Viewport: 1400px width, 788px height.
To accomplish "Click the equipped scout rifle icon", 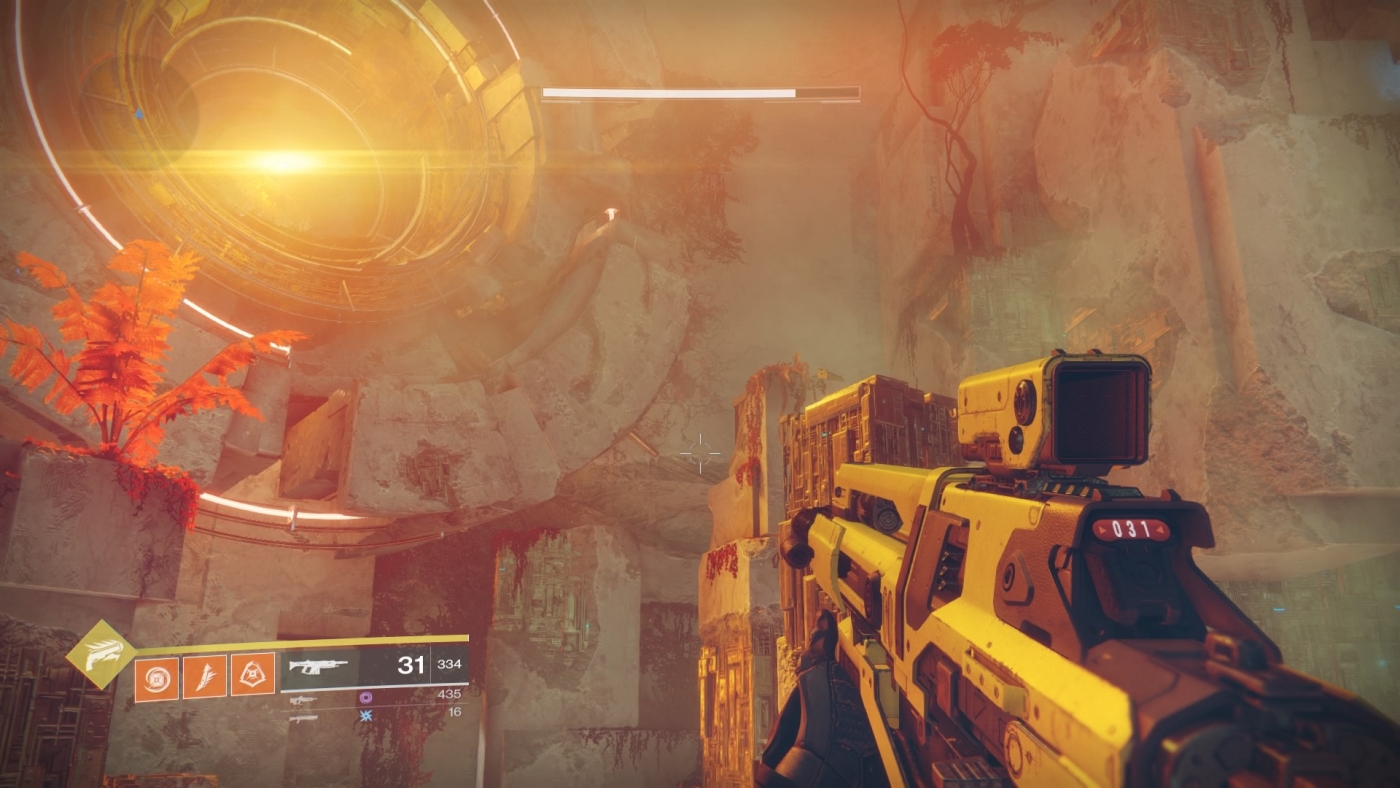I will pyautogui.click(x=318, y=666).
